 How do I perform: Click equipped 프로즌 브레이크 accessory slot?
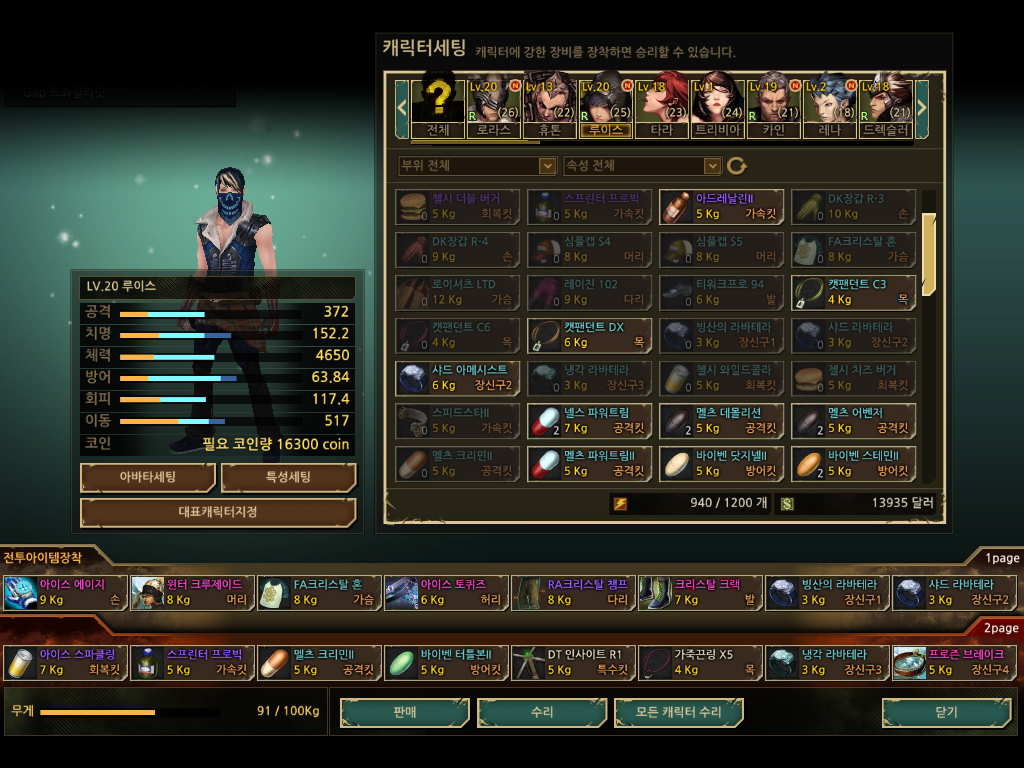click(x=953, y=662)
